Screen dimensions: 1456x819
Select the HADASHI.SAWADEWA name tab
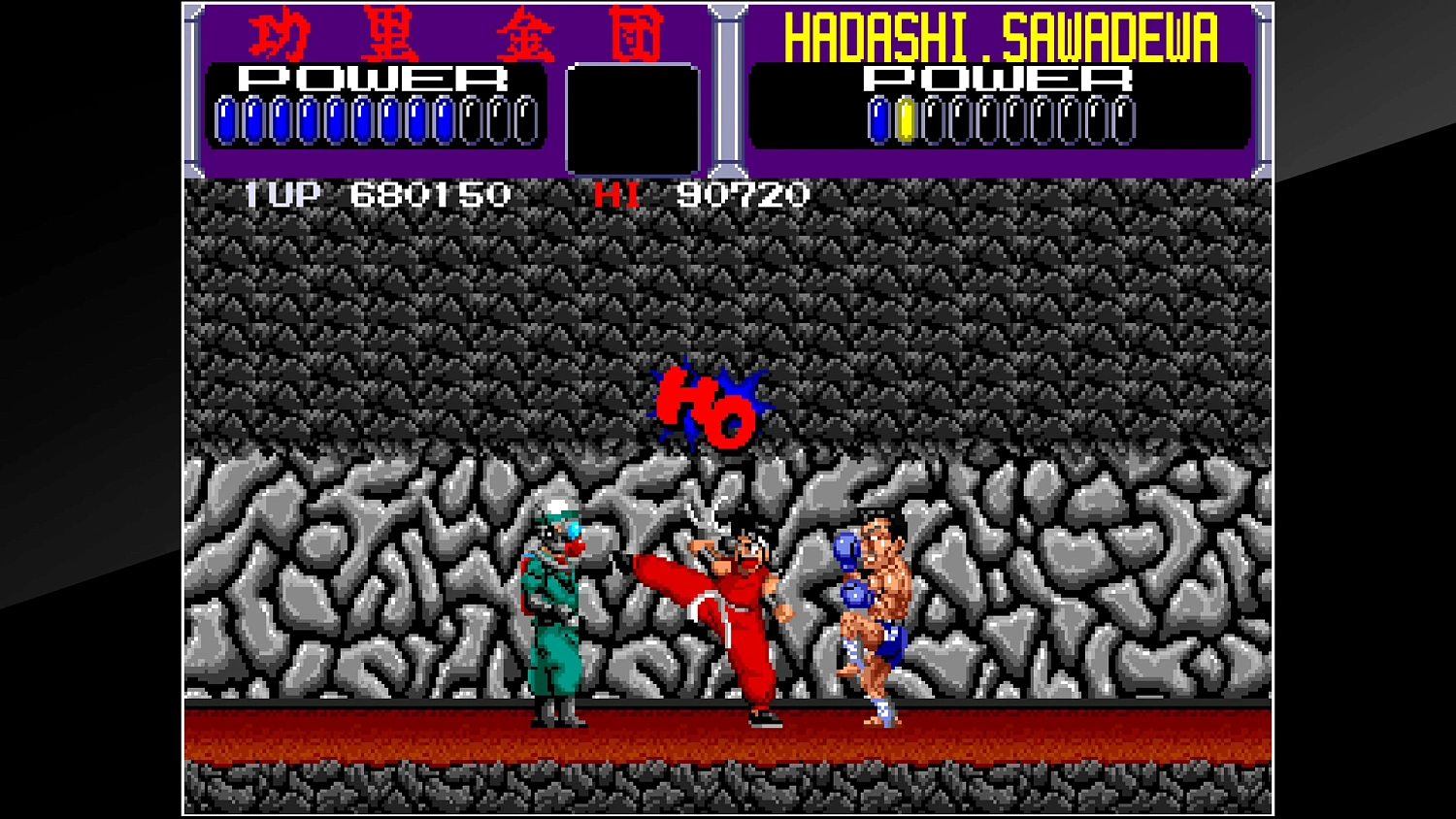[x=1005, y=34]
